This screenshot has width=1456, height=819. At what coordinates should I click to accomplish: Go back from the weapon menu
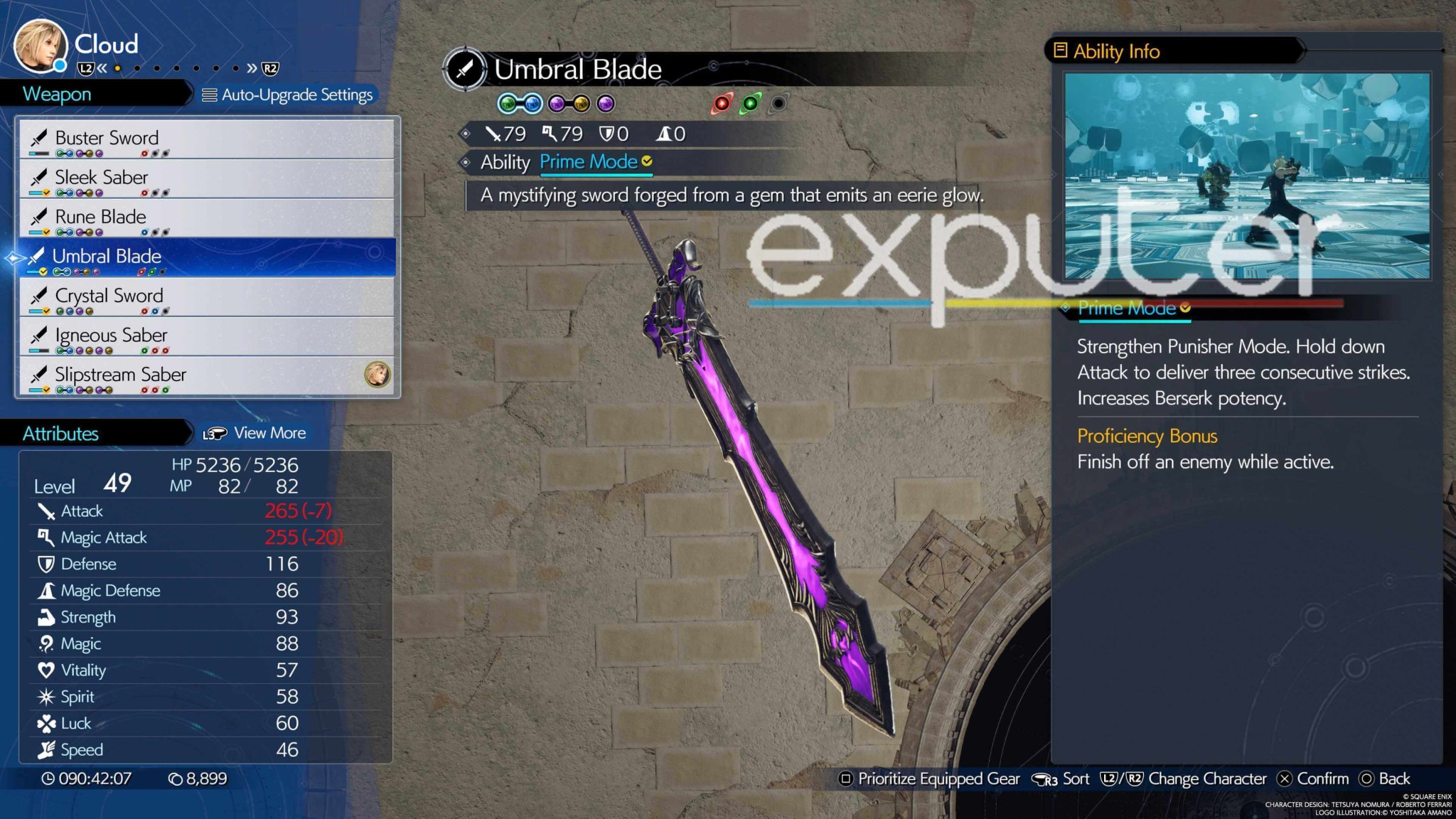click(1385, 778)
